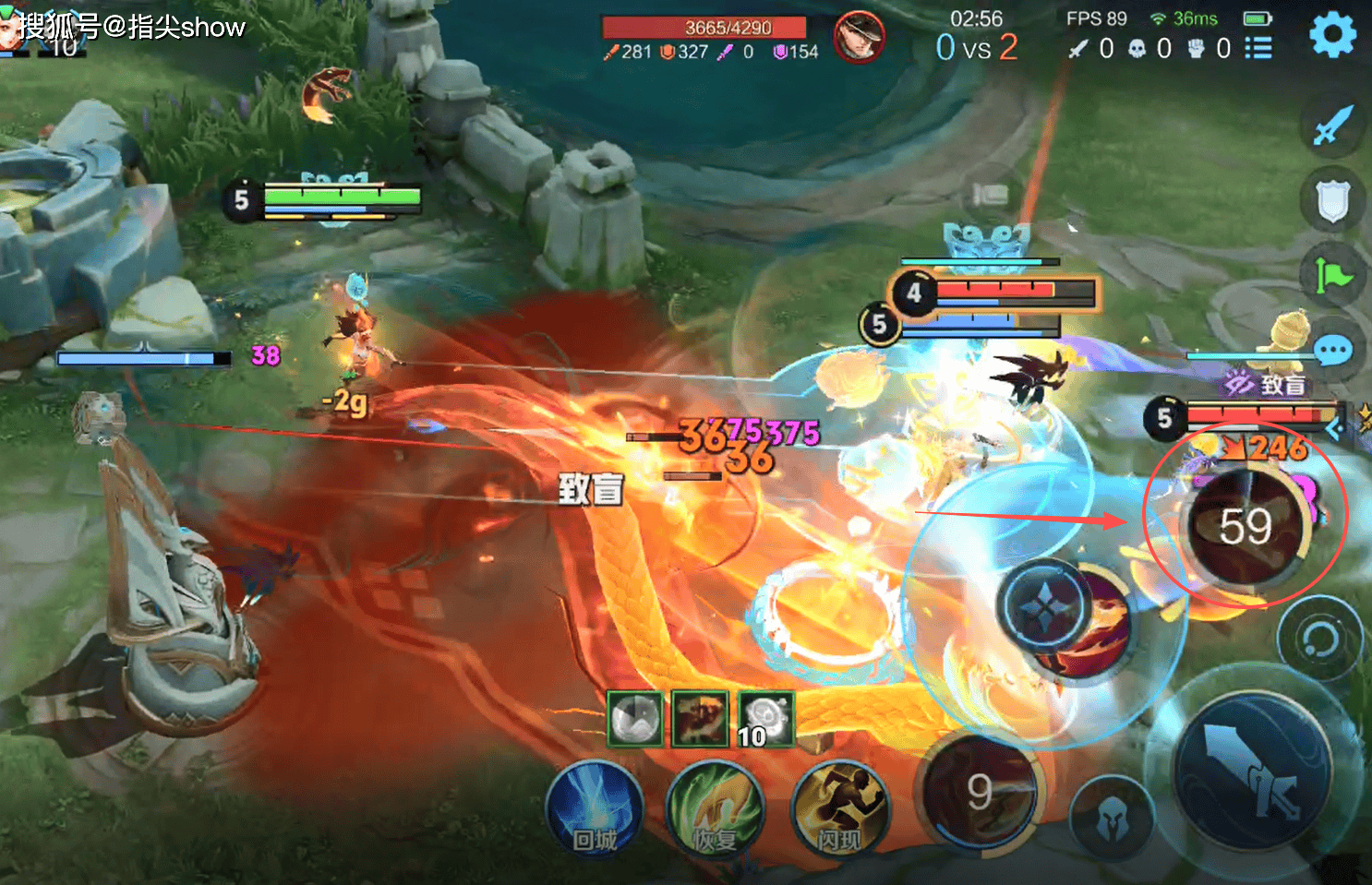This screenshot has width=1372, height=885.
Task: Tap the circular arrow button above attack
Action: coord(1319,638)
